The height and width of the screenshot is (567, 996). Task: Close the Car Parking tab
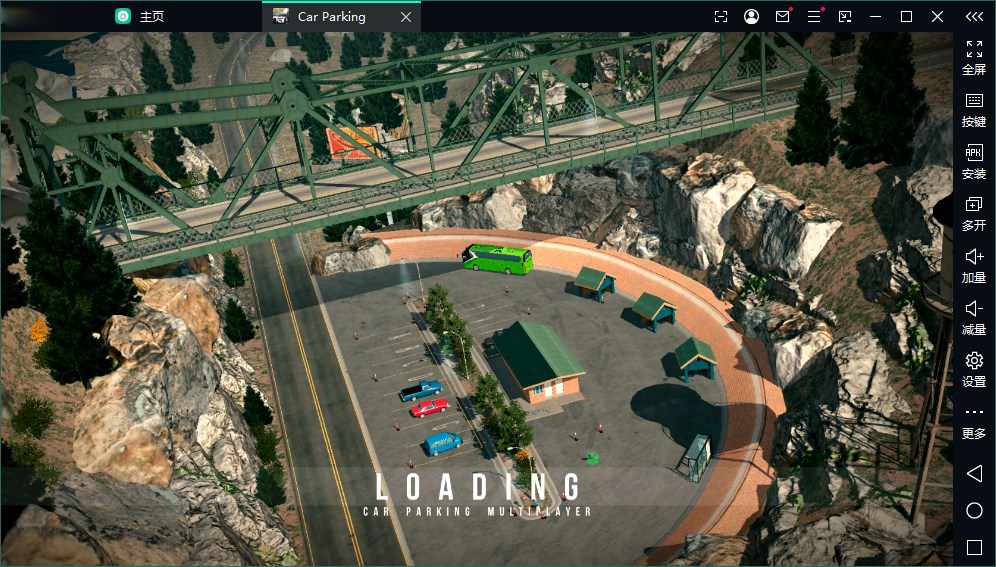[x=405, y=17]
